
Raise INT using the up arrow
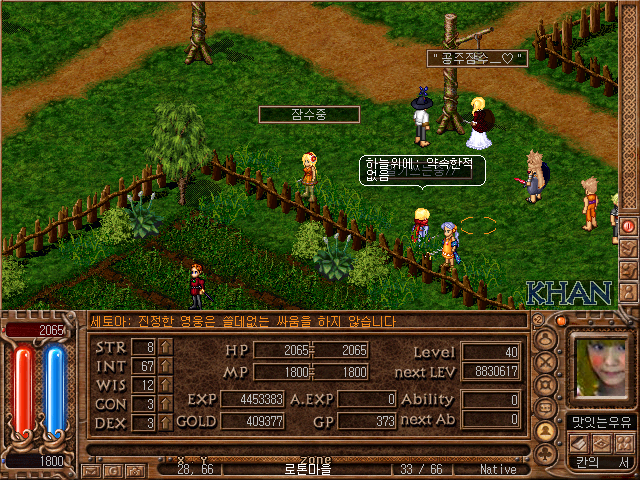coord(165,366)
